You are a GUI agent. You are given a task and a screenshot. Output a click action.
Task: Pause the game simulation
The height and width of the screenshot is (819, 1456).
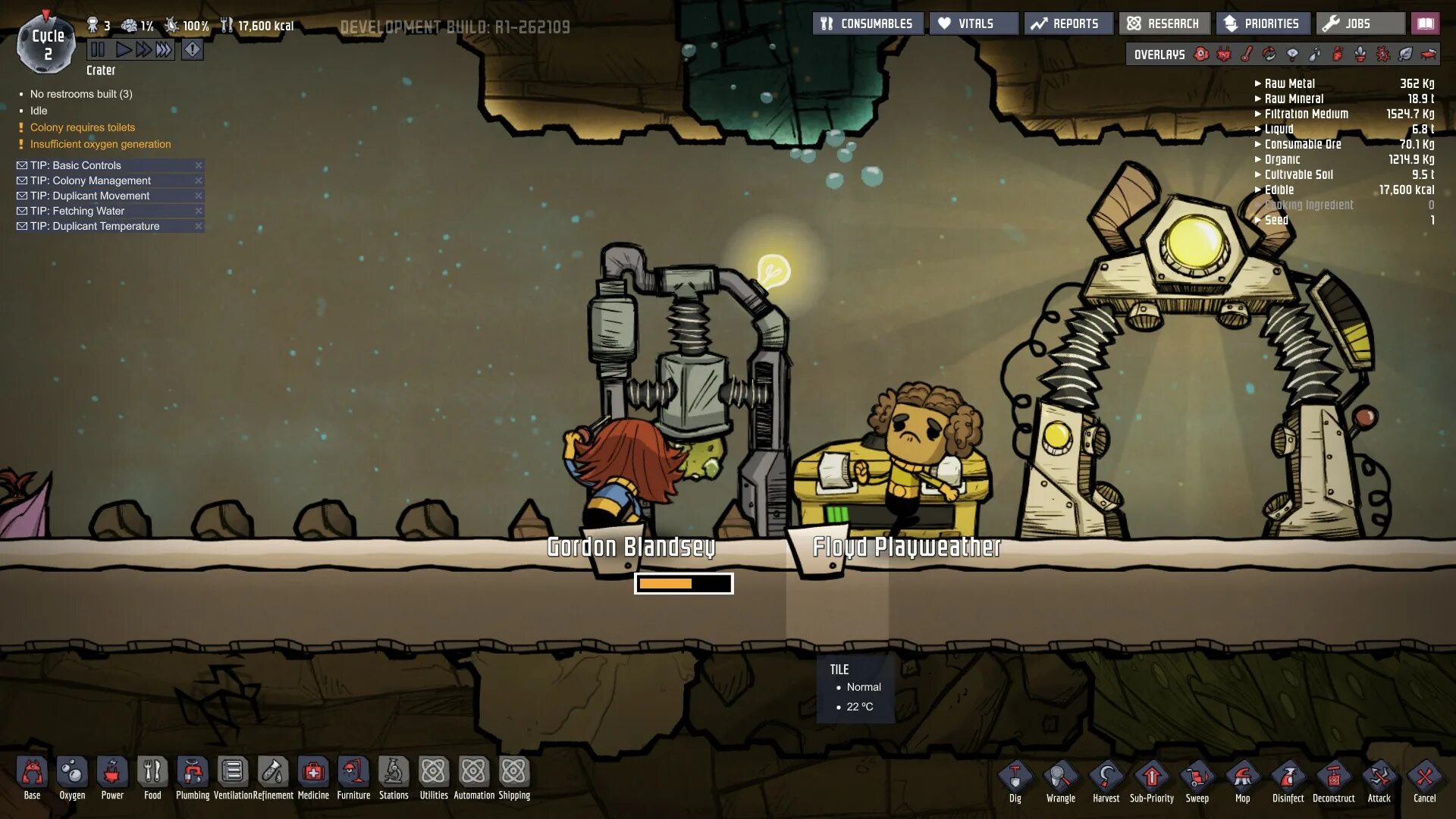tap(98, 50)
